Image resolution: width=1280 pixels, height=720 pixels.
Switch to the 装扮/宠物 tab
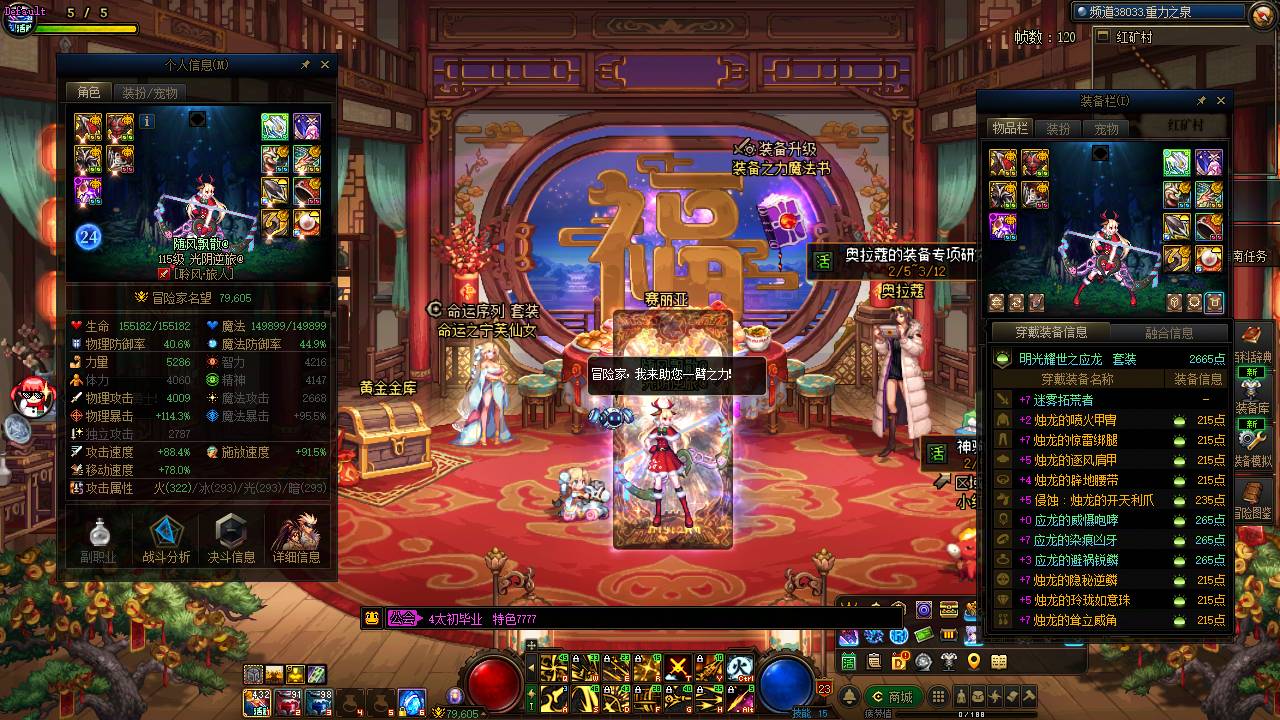pyautogui.click(x=150, y=92)
